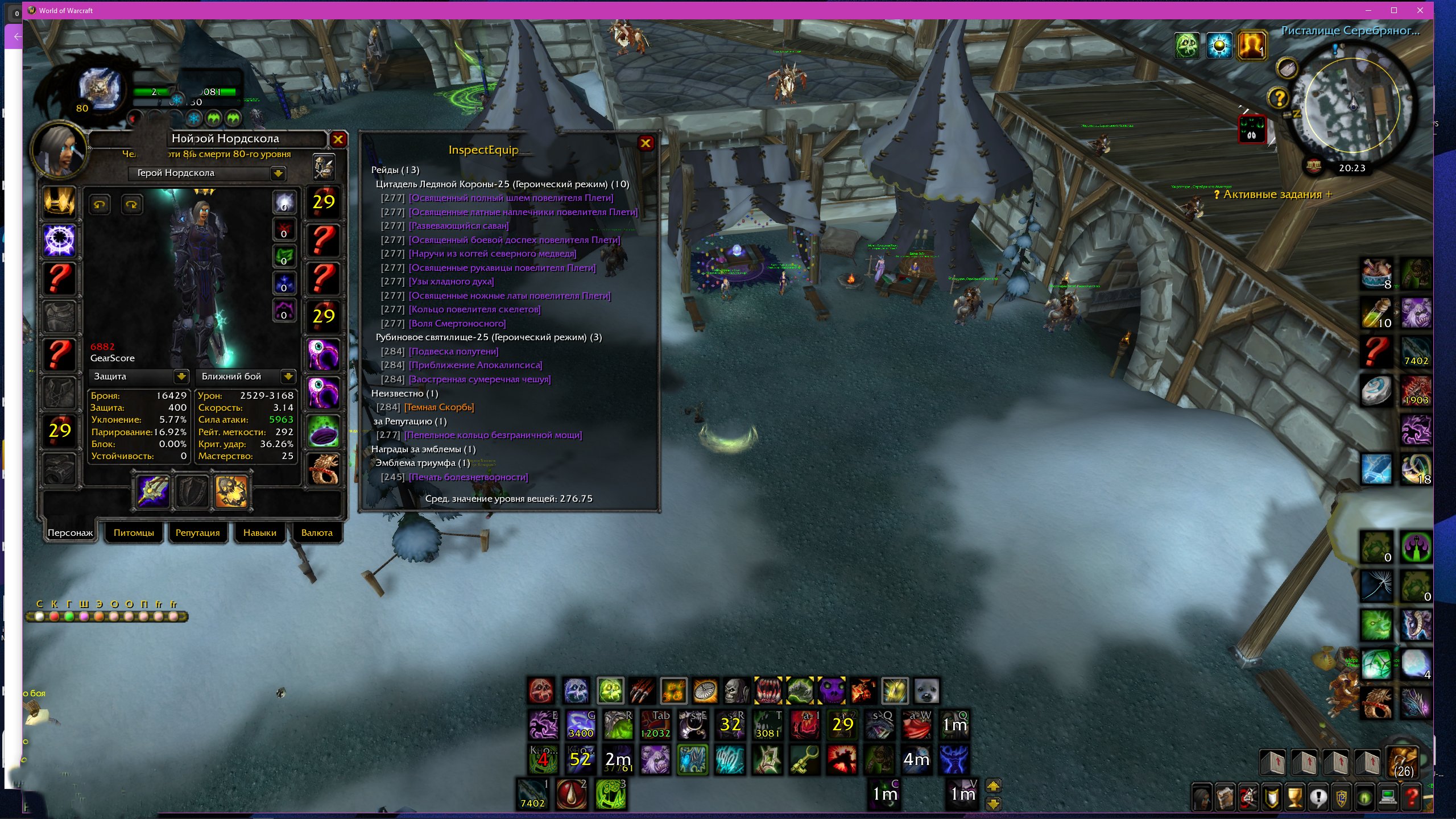Click the Темная Скорбь item link
Image resolution: width=1456 pixels, height=819 pixels.
[439, 407]
